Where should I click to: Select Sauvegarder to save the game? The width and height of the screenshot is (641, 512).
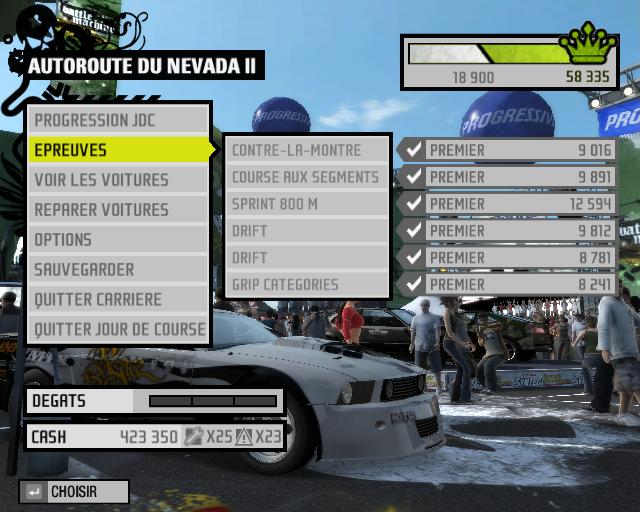118,270
